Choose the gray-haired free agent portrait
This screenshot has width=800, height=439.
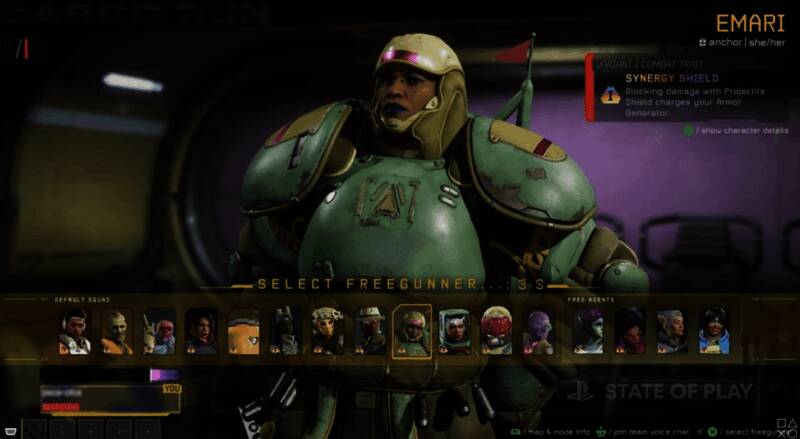[x=672, y=331]
